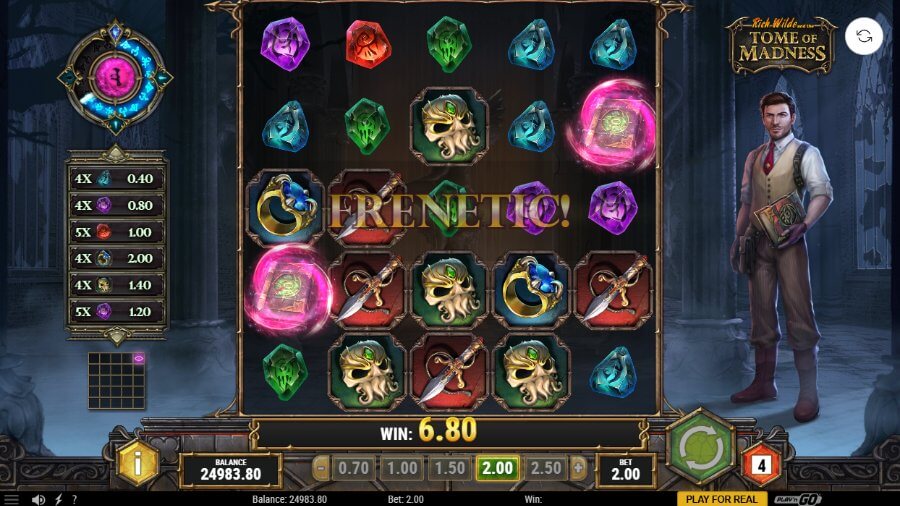Screen dimensions: 900x506
Task: Spin the reels with the green button
Action: tap(701, 447)
